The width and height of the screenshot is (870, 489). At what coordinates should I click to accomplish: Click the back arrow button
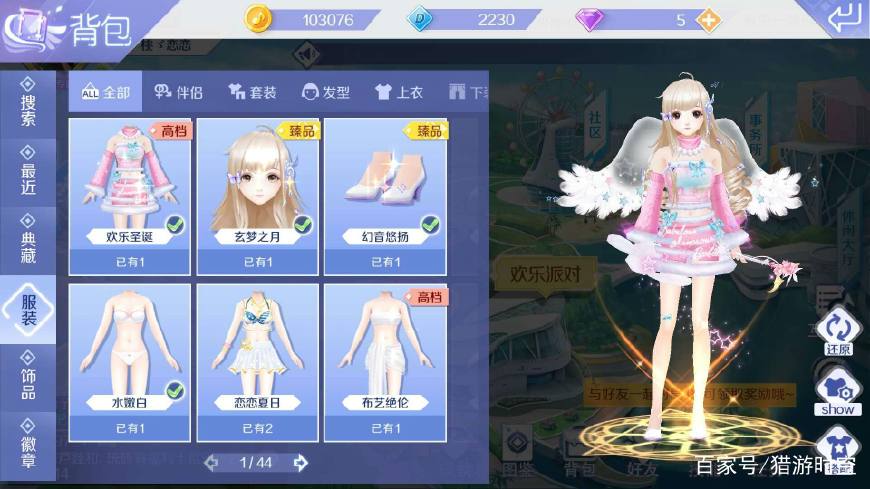pyautogui.click(x=842, y=17)
